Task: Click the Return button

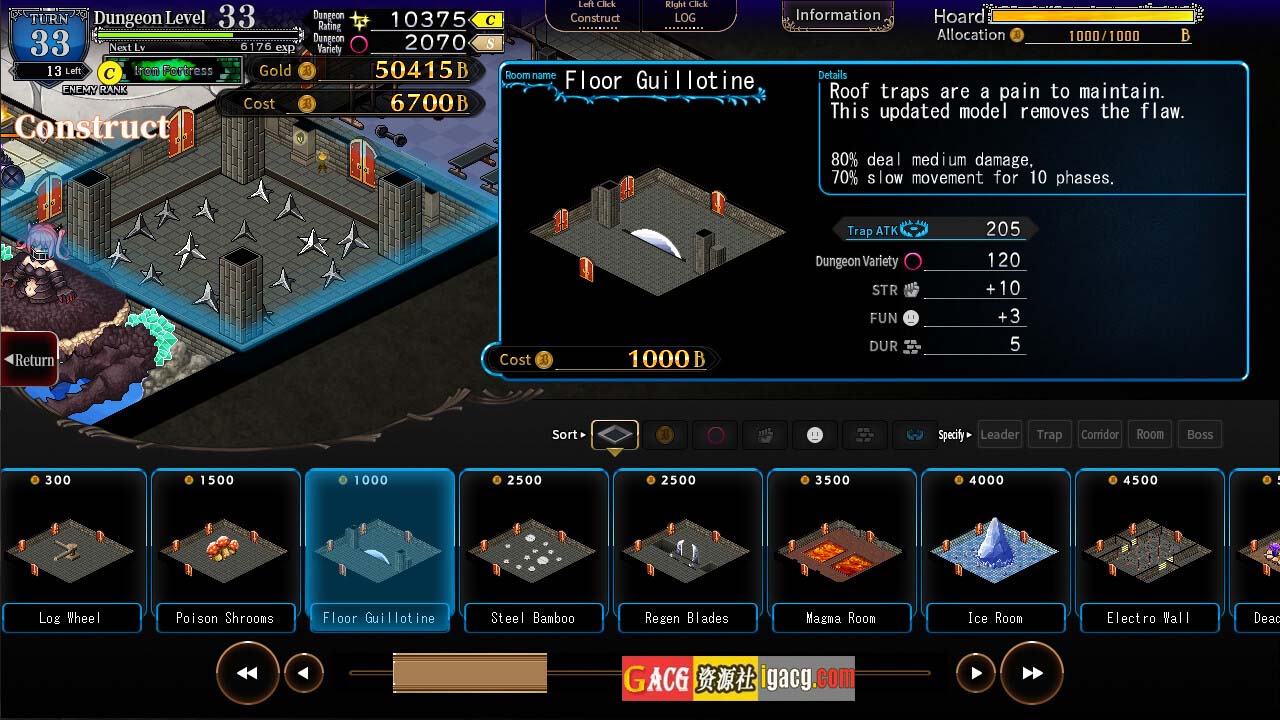Action: [30, 360]
